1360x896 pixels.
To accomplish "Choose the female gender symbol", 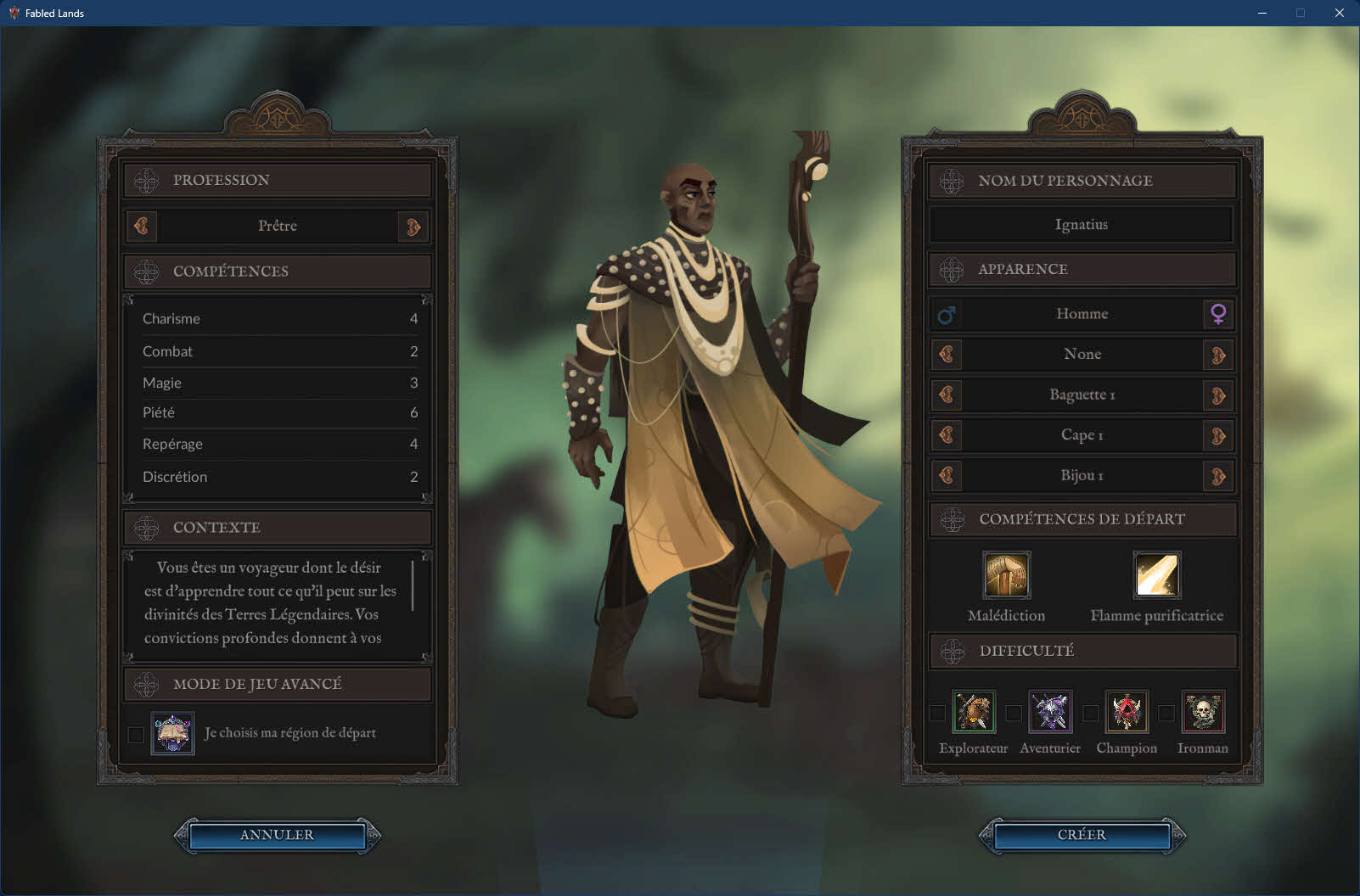I will click(1218, 314).
